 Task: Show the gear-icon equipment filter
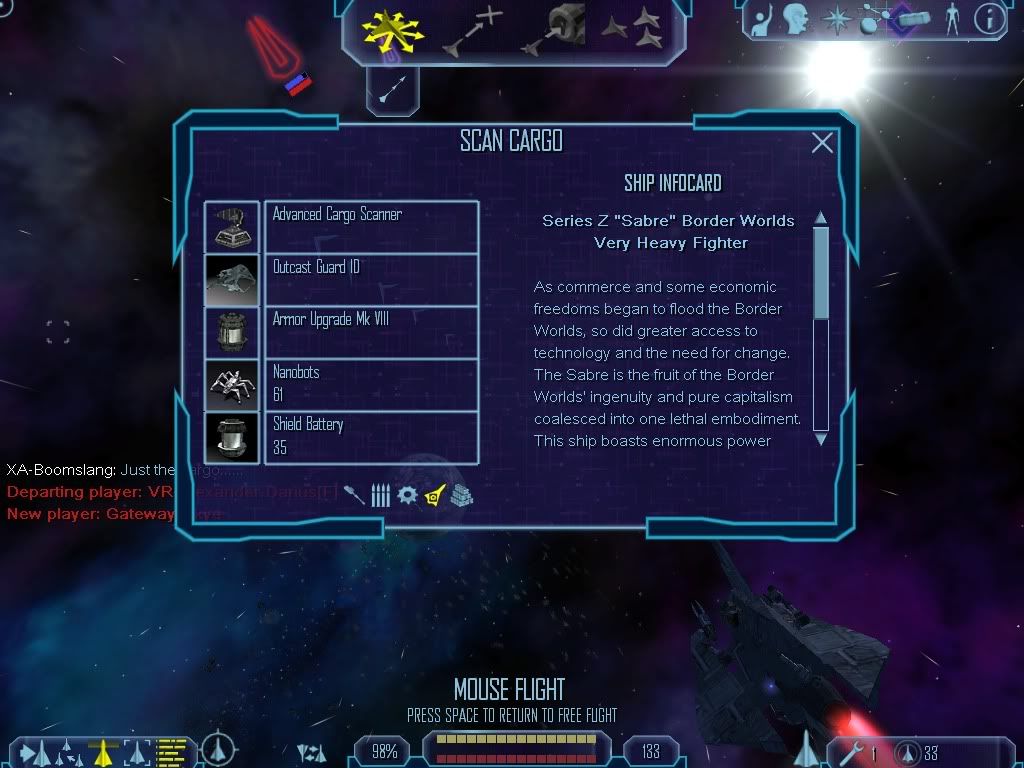[406, 495]
